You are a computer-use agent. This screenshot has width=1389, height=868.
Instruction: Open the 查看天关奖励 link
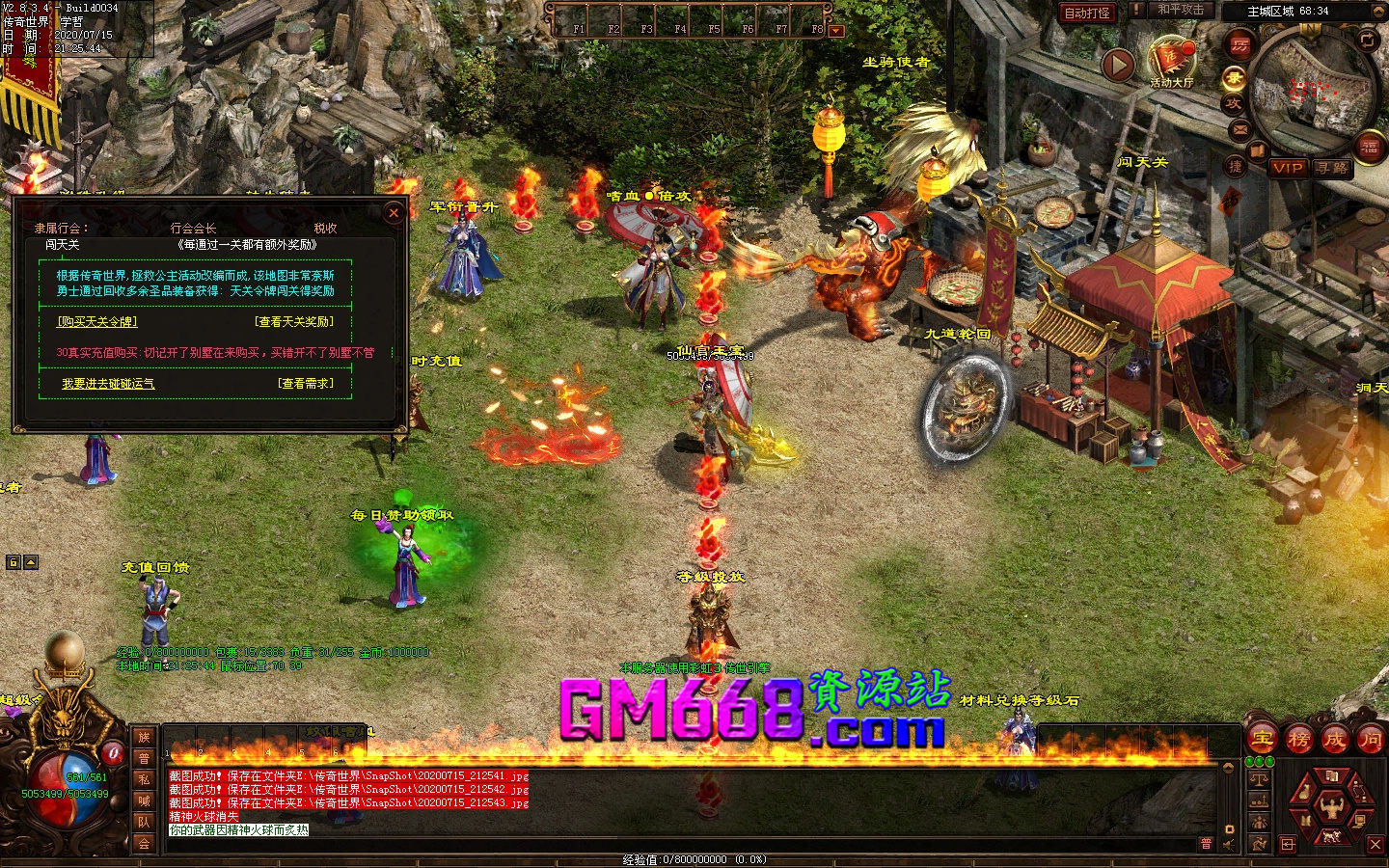tap(293, 321)
